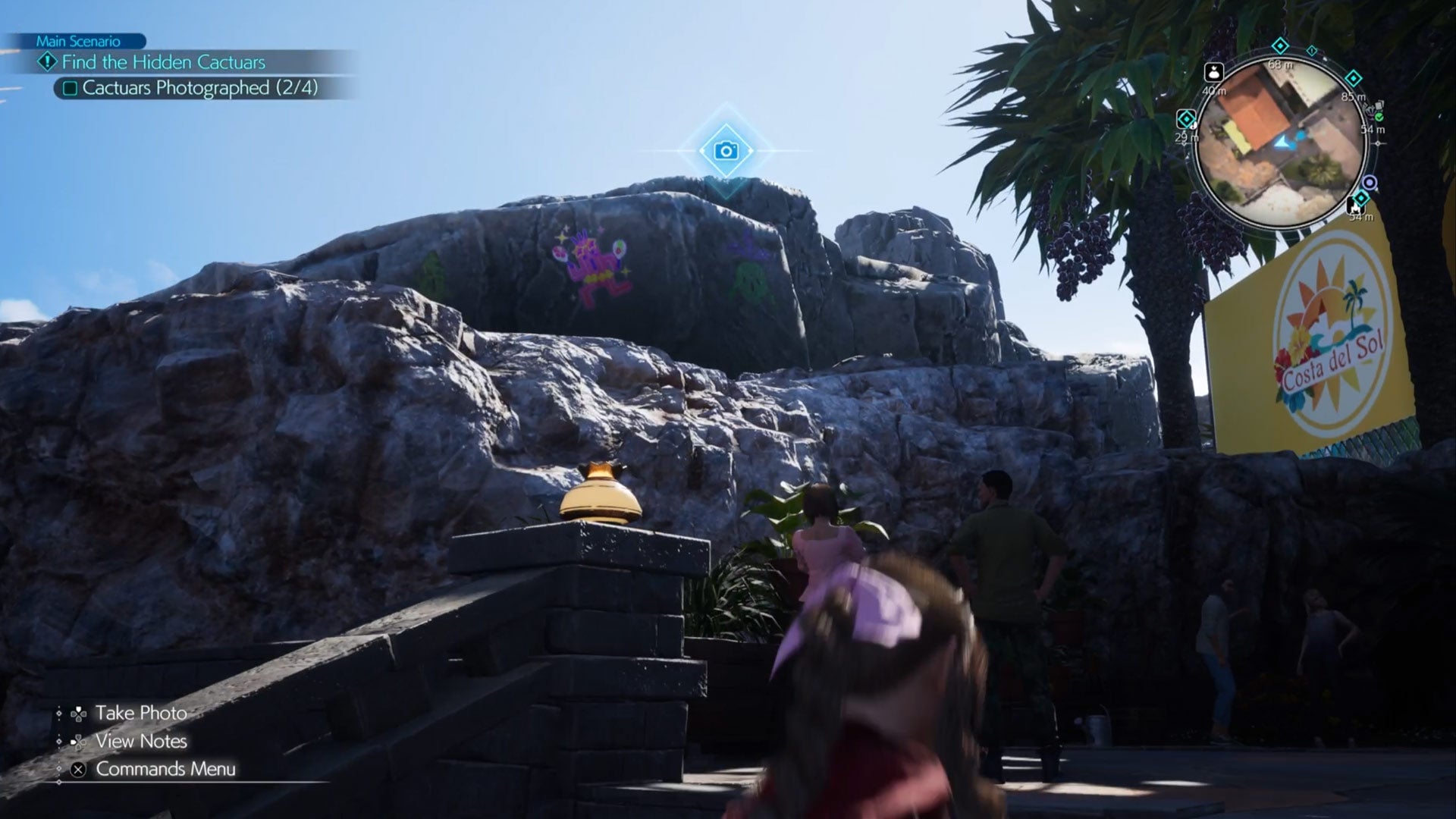Open the Commands Menu entry
The width and height of the screenshot is (1456, 819).
tap(164, 770)
